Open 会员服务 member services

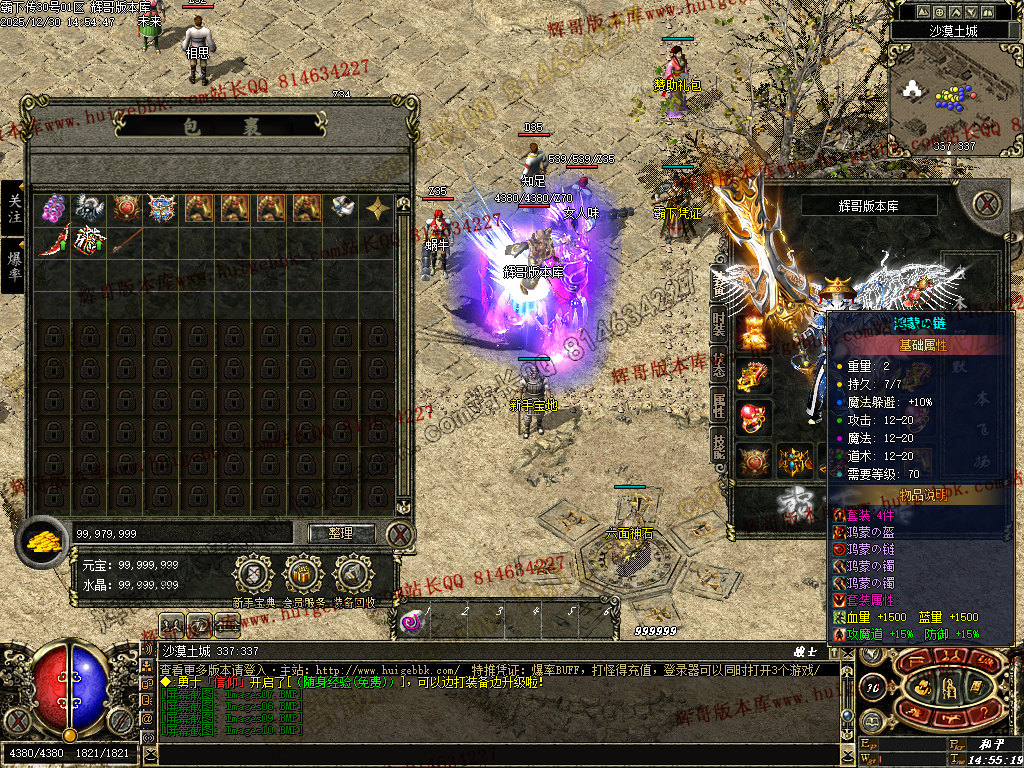(303, 575)
